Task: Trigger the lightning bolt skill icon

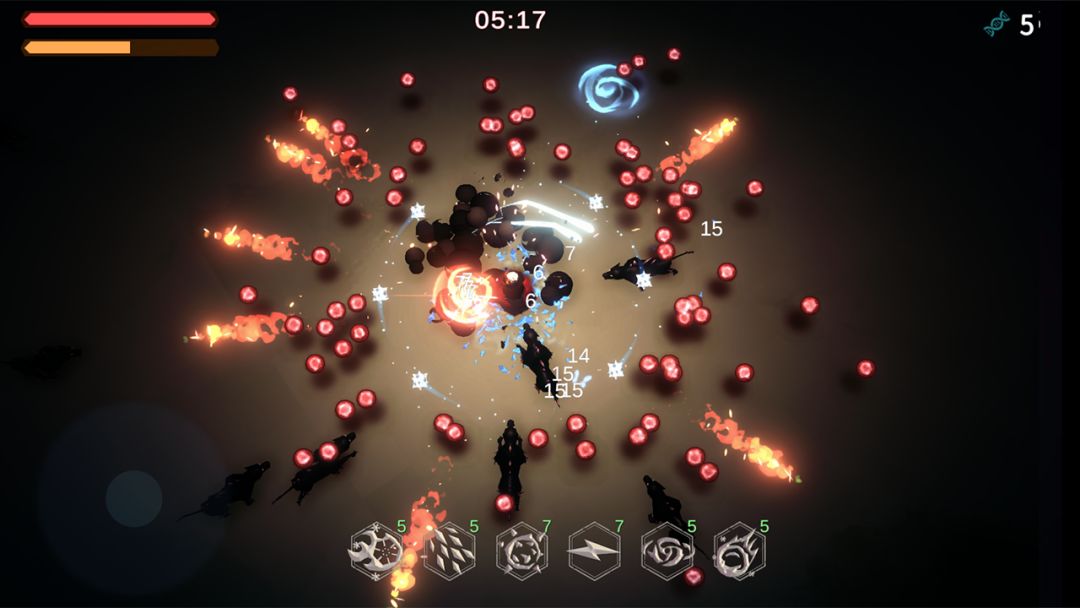Action: 595,551
